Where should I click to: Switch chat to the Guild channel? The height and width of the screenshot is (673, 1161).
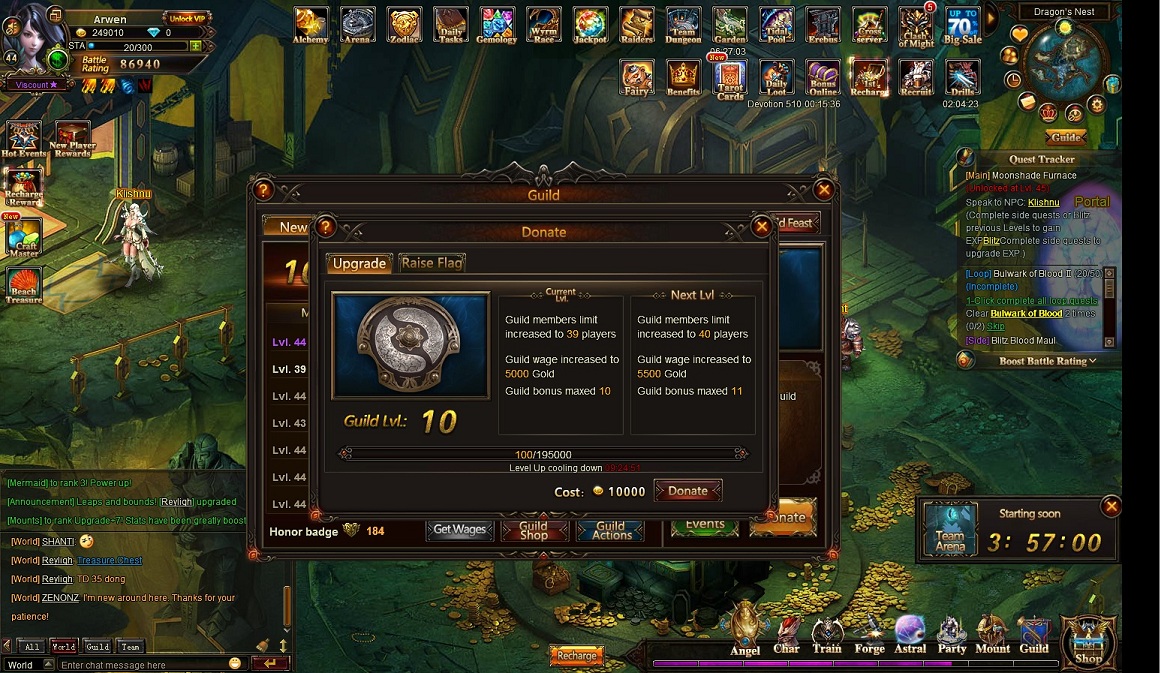97,647
